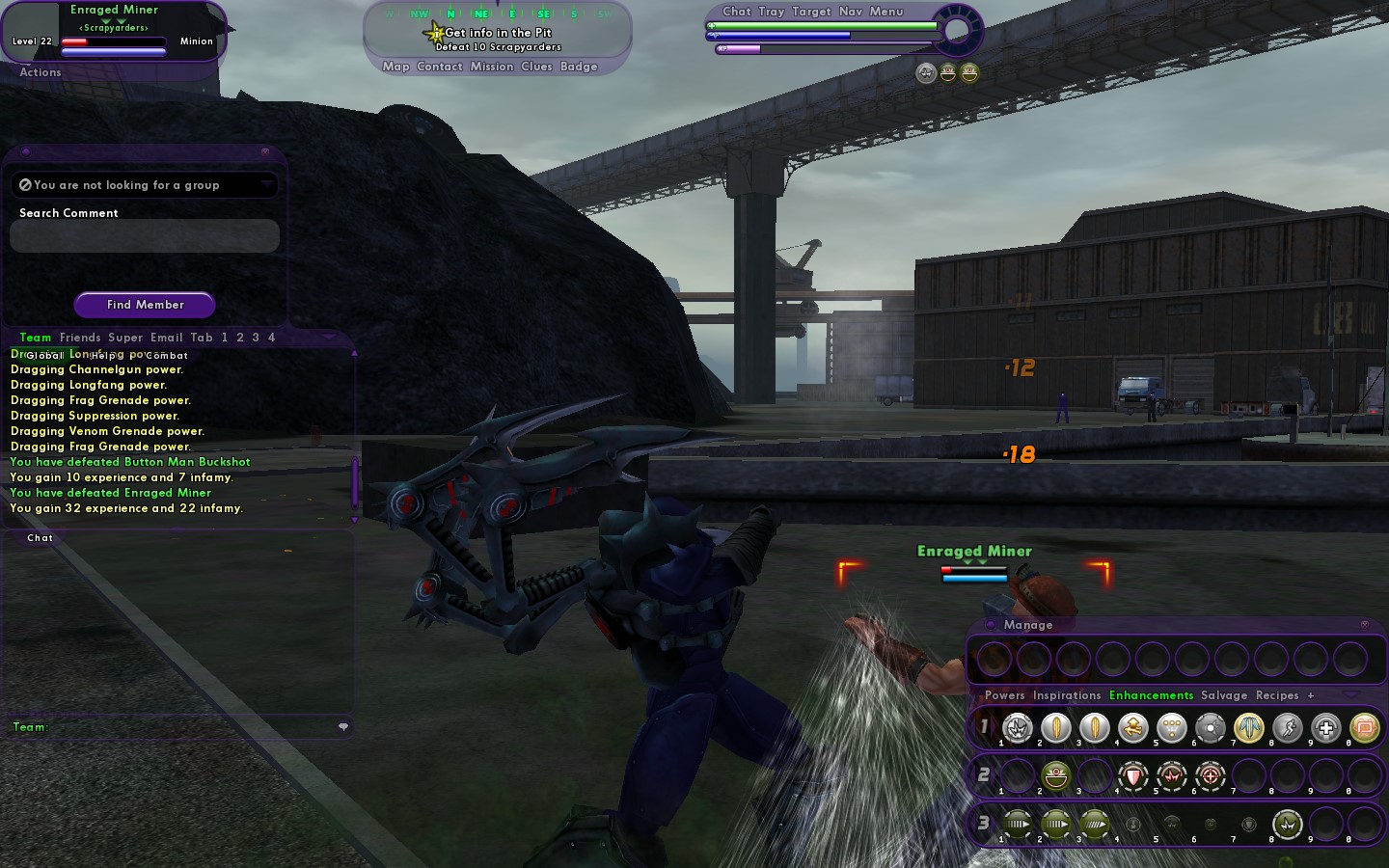Open the Salvage tab
The width and height of the screenshot is (1389, 868).
(x=1224, y=695)
